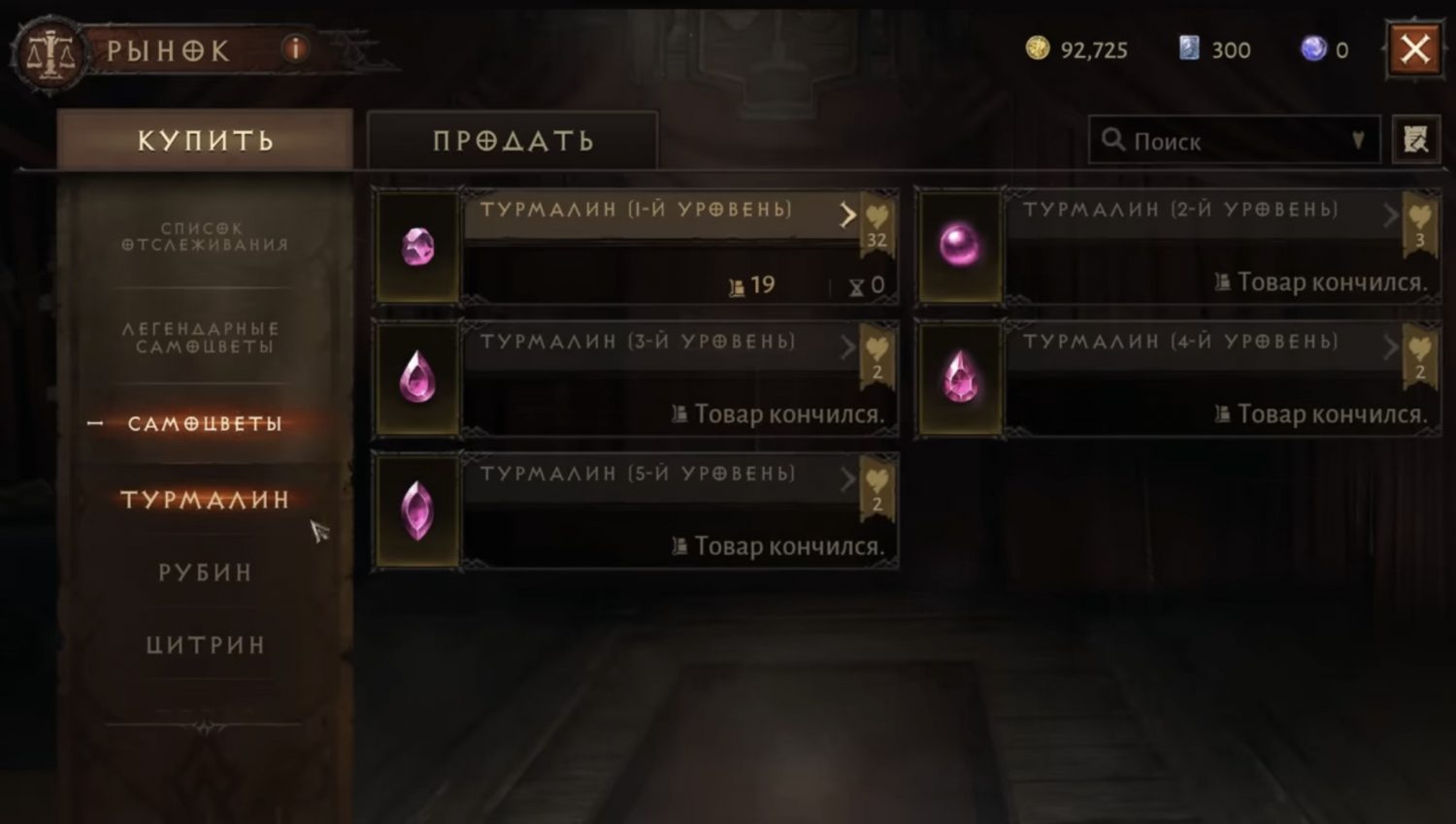Viewport: 1456px width, 824px height.
Task: Switch to the КУПИТЬ tab
Action: point(204,140)
